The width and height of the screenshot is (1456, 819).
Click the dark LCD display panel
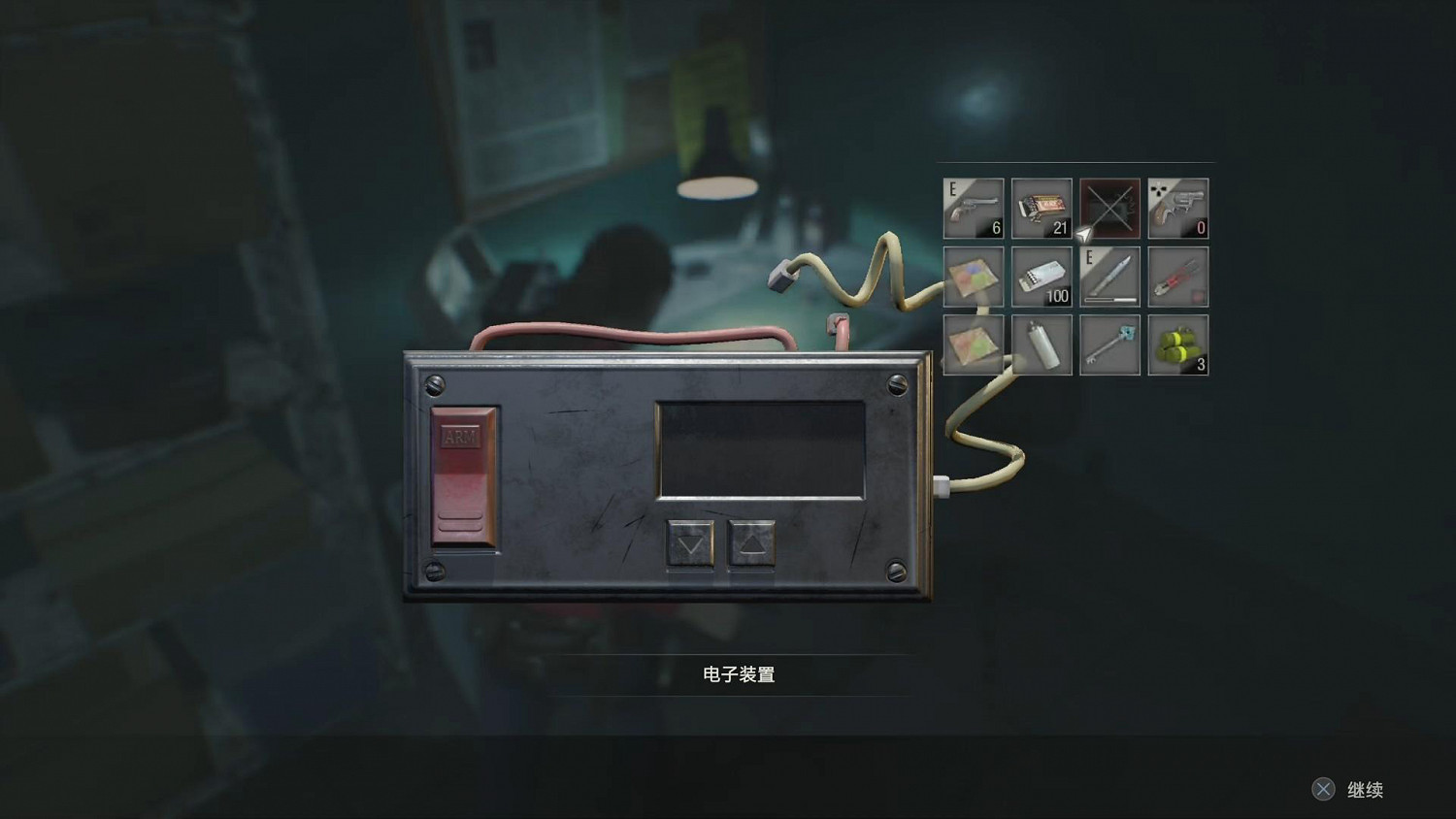[759, 446]
